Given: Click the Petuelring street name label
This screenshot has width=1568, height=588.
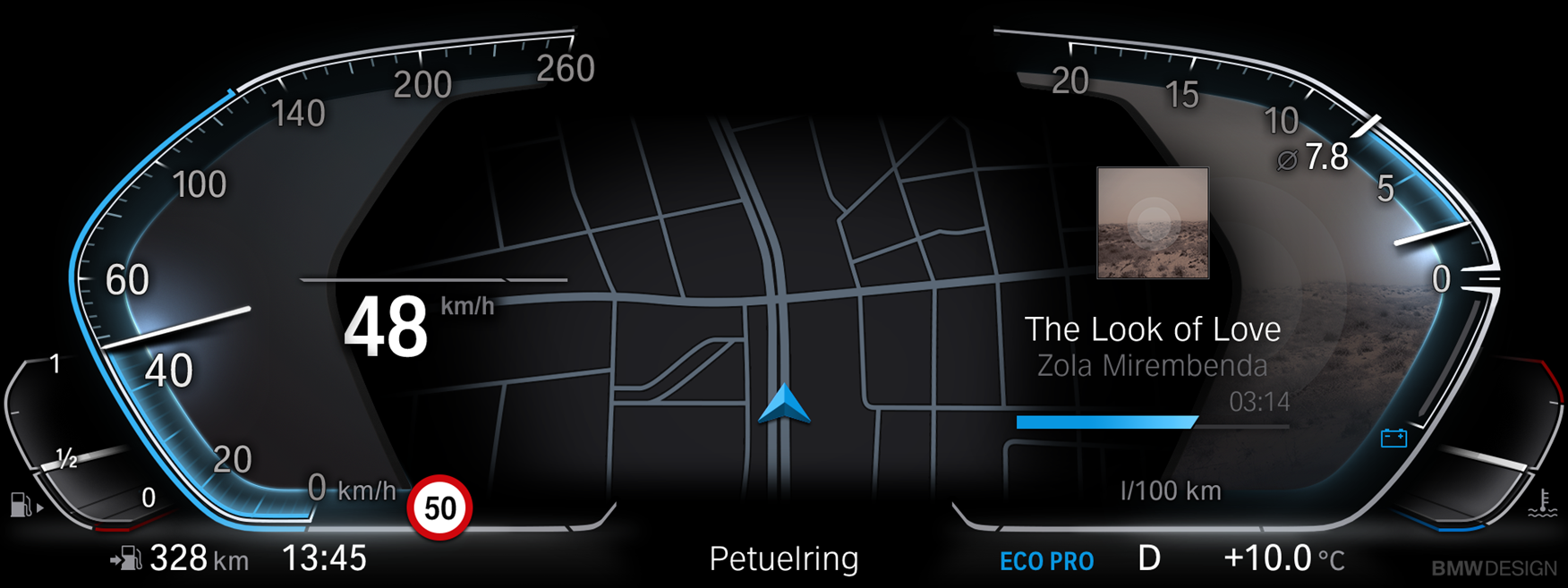Looking at the screenshot, I should pos(783,558).
